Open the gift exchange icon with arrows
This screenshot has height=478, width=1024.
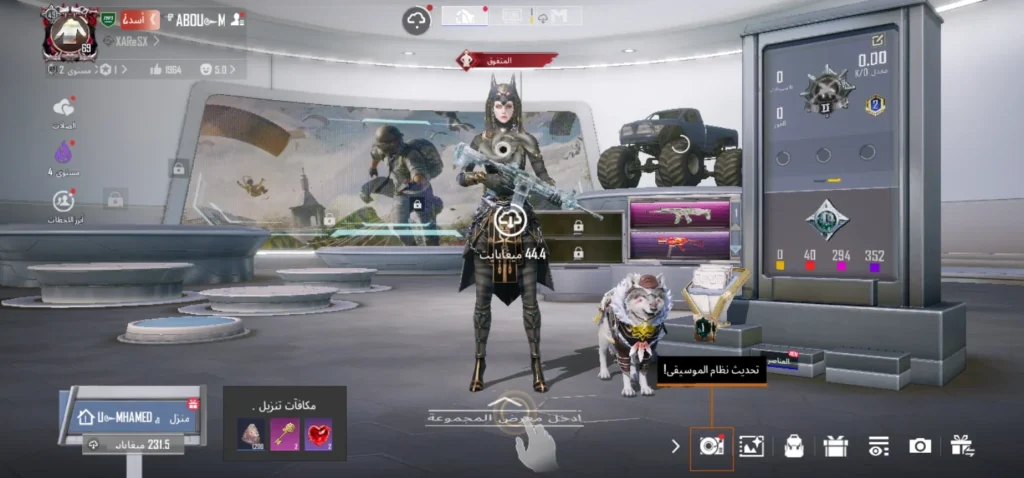pos(963,446)
